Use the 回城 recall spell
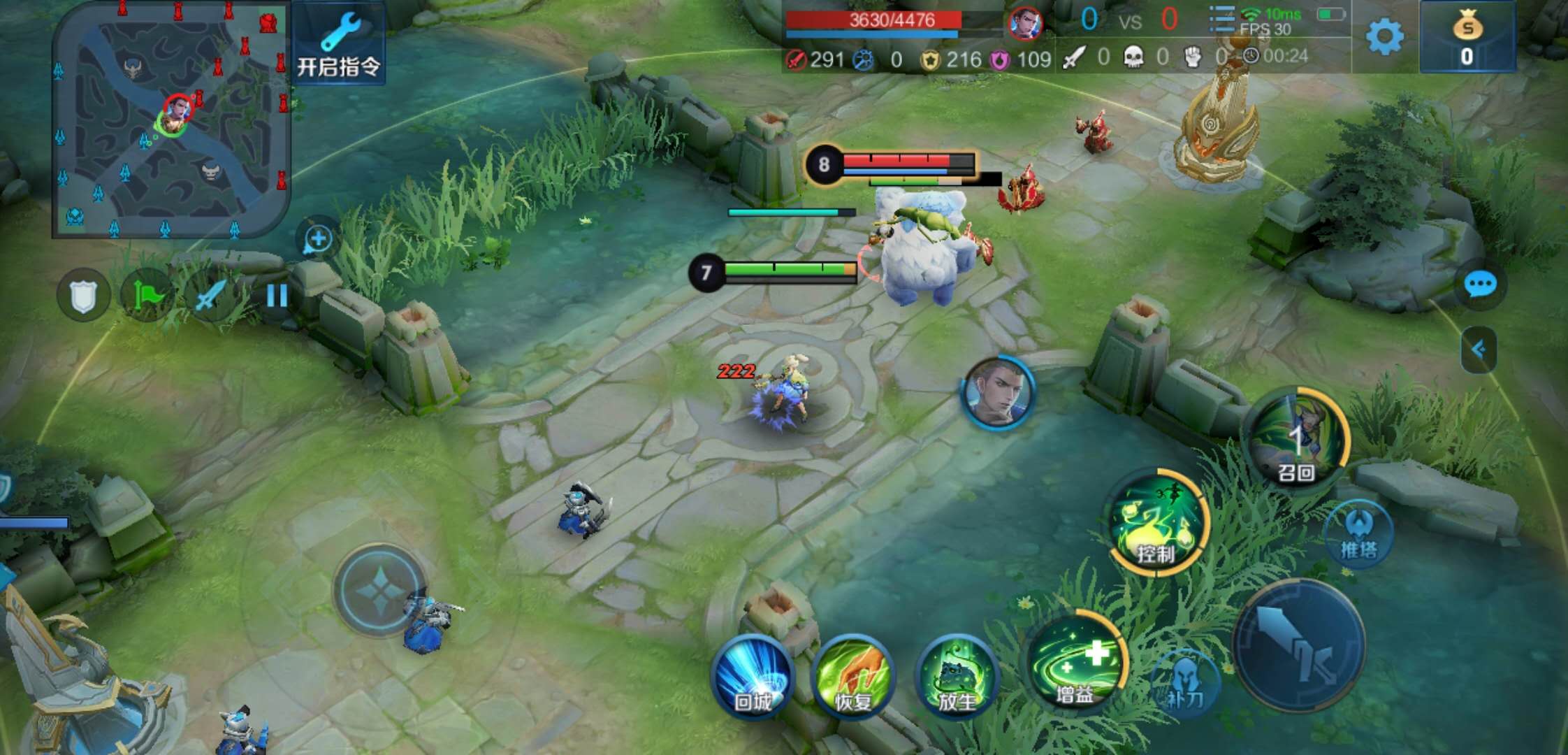The width and height of the screenshot is (1568, 755). point(753,675)
